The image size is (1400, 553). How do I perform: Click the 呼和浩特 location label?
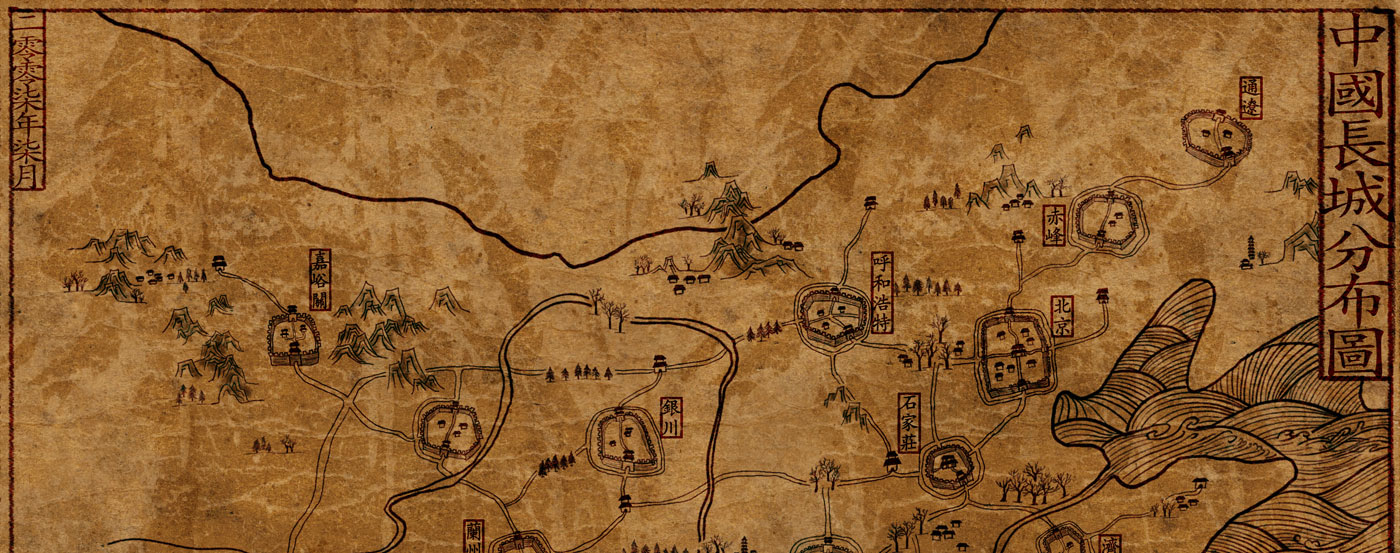881,291
